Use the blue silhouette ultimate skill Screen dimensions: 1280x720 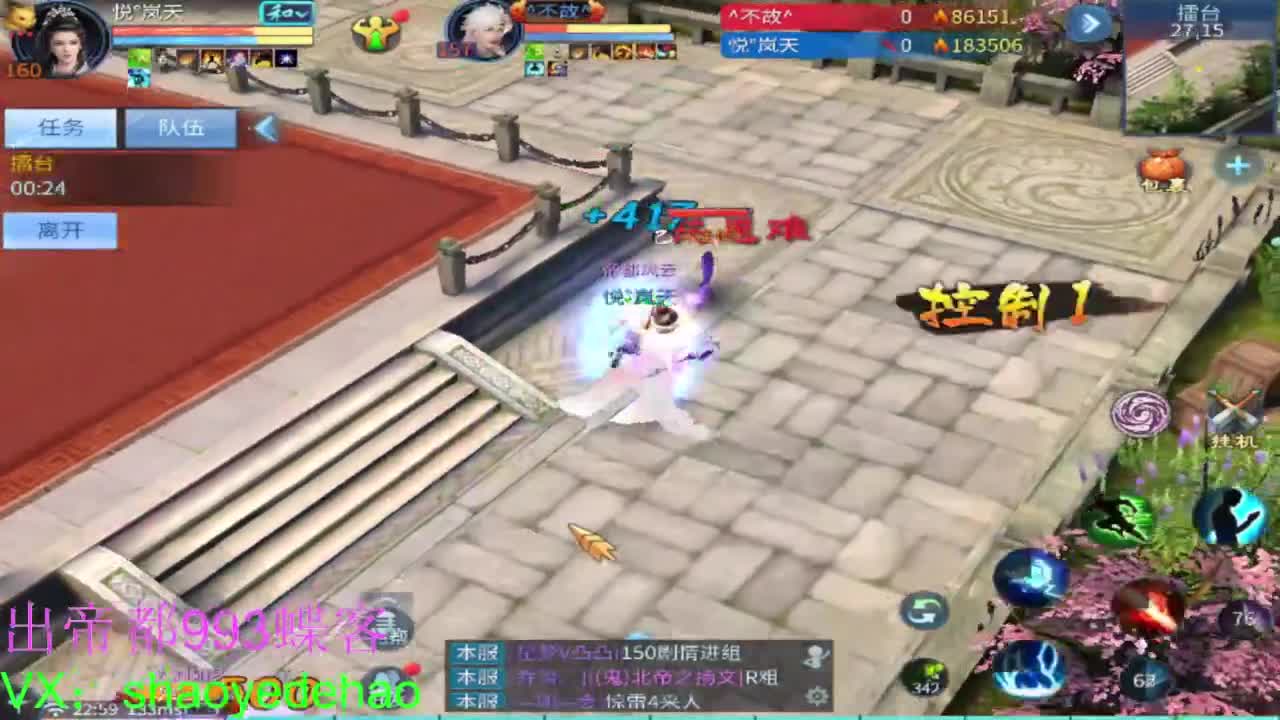[x=1231, y=516]
